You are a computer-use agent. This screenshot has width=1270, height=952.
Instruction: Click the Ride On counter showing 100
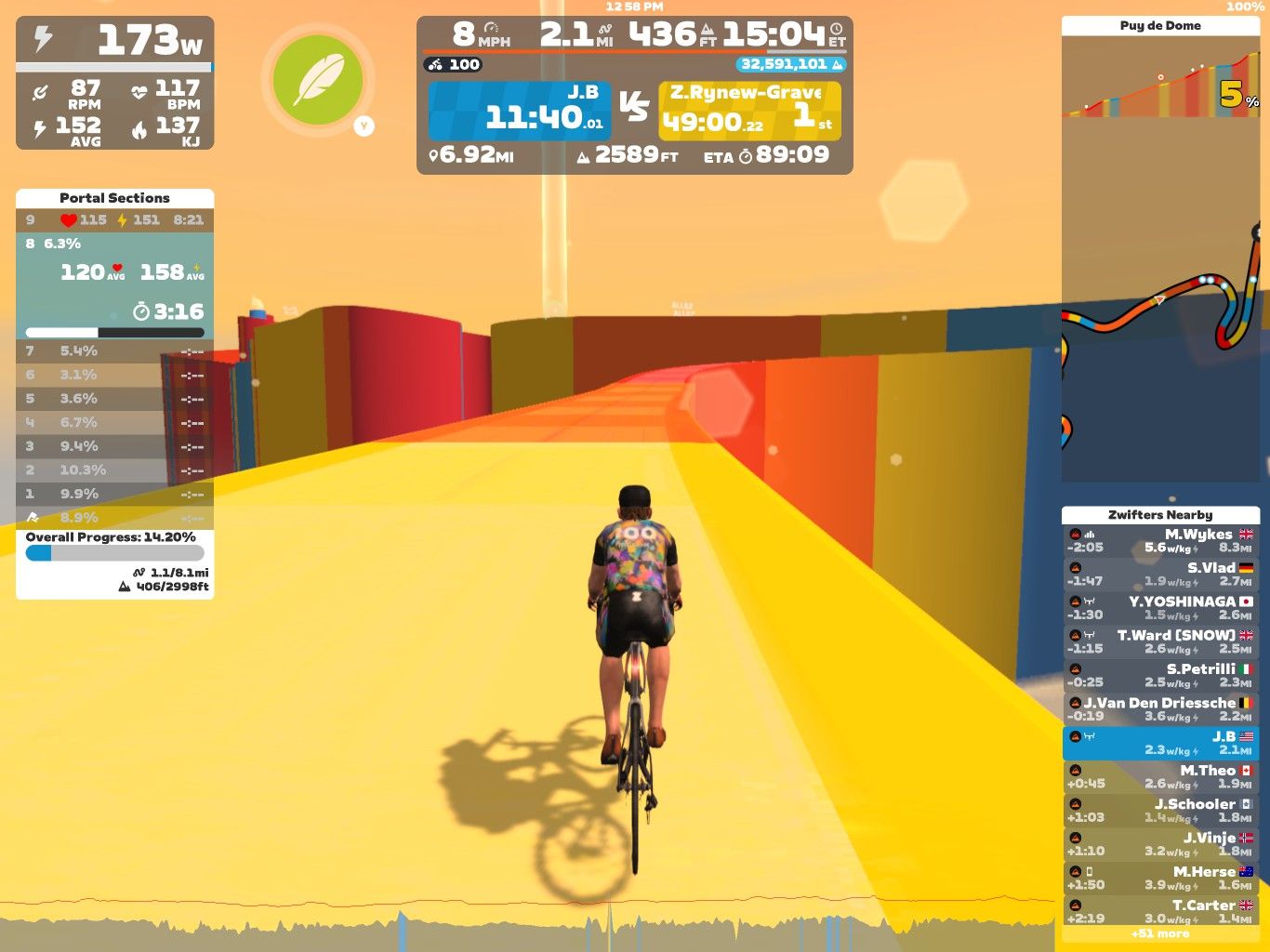click(x=452, y=63)
